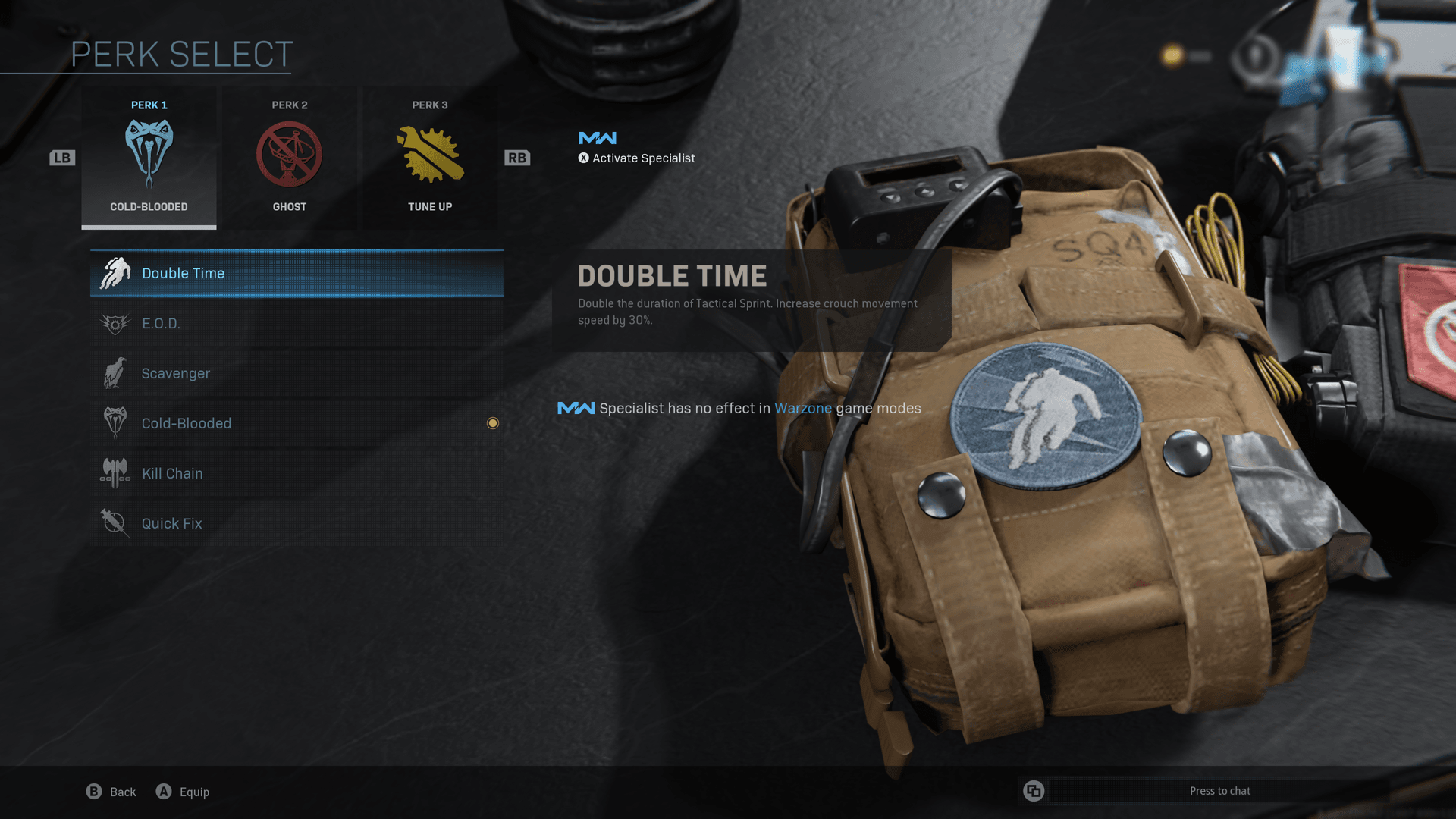Select the Ghost perk icon under Perk 2
Screen dimensions: 1456x819
(289, 152)
